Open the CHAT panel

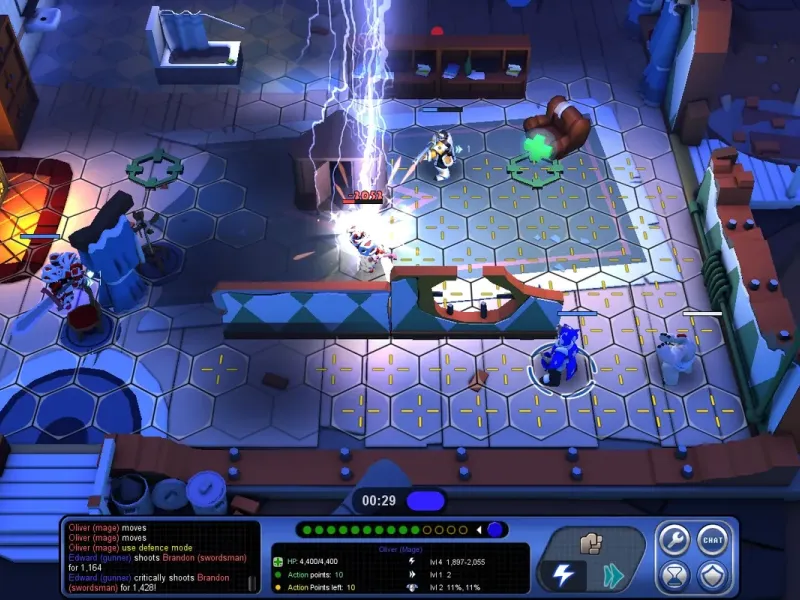(x=712, y=541)
